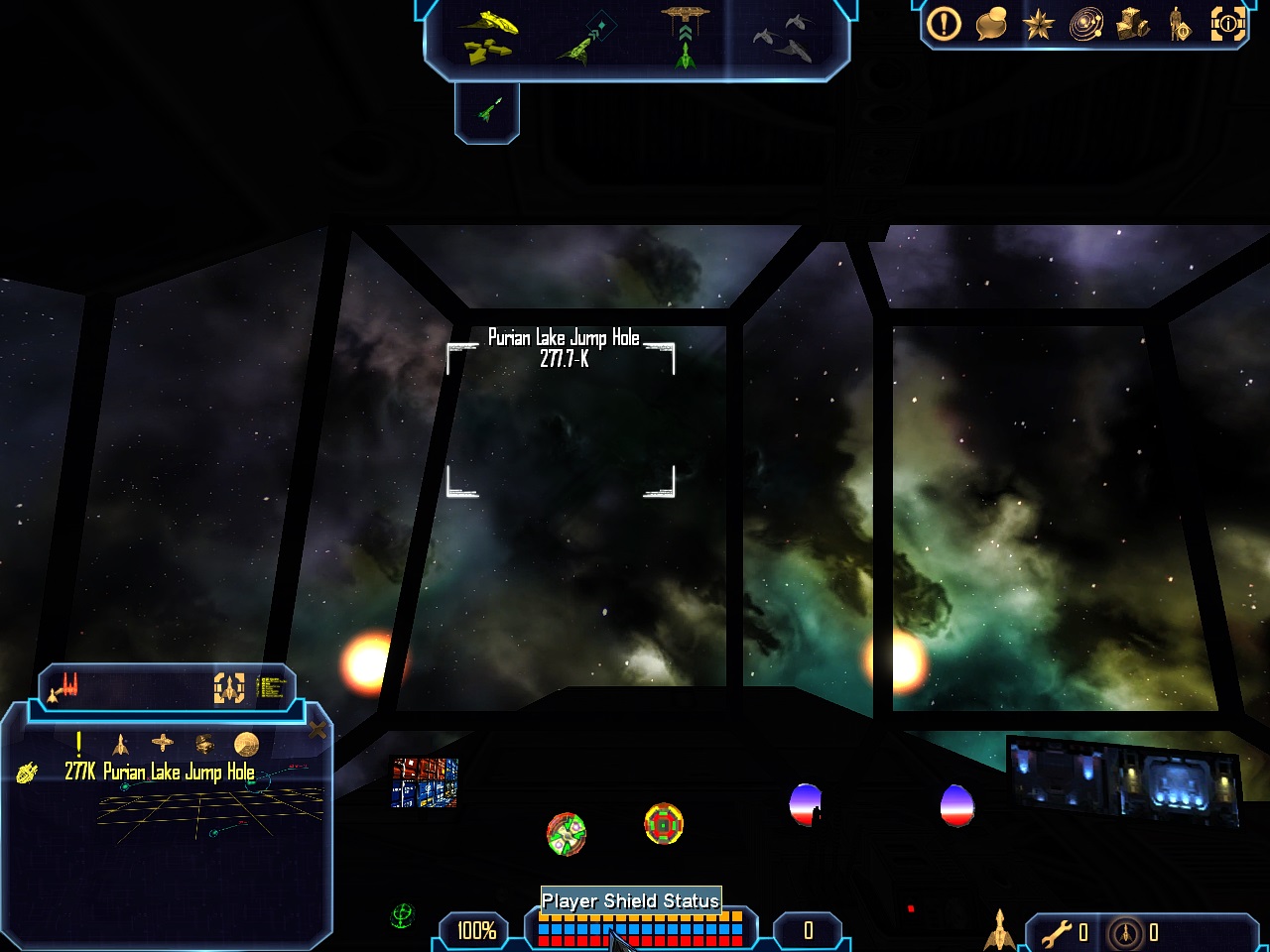The height and width of the screenshot is (952, 1270).
Task: Show all contacts using the round coin icon
Action: click(x=246, y=743)
